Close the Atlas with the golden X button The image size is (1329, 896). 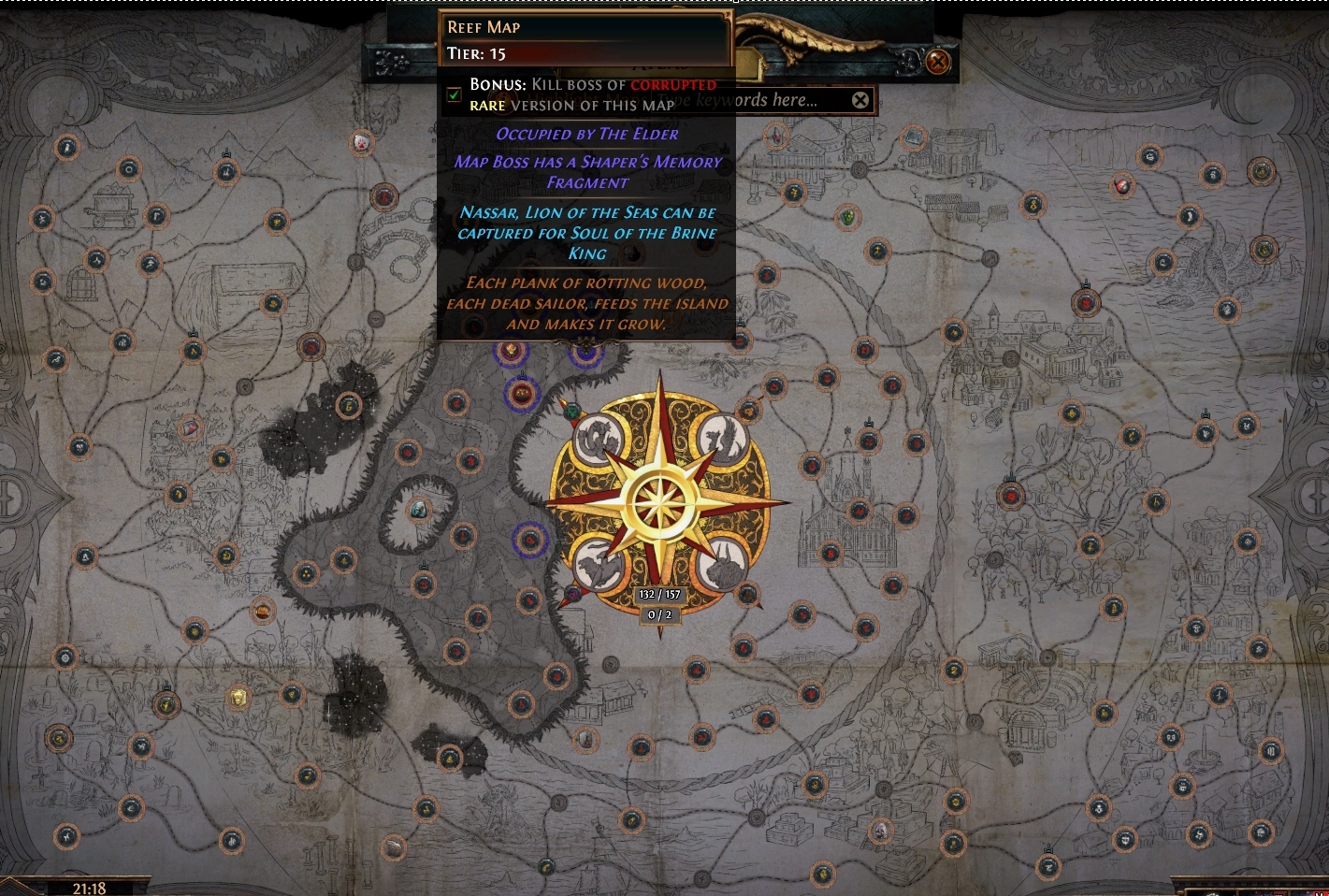click(x=937, y=63)
